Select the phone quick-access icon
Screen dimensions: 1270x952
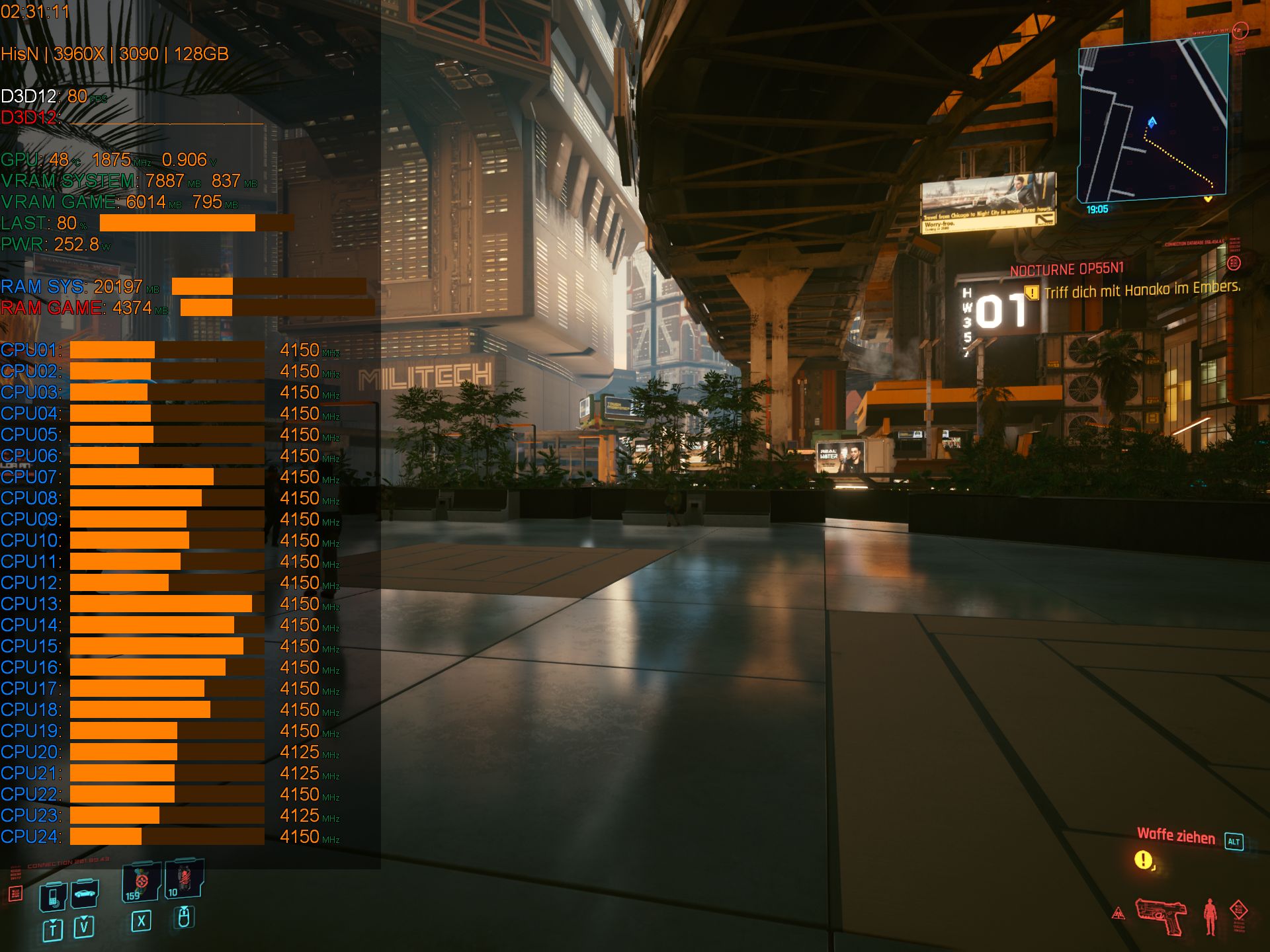point(53,898)
